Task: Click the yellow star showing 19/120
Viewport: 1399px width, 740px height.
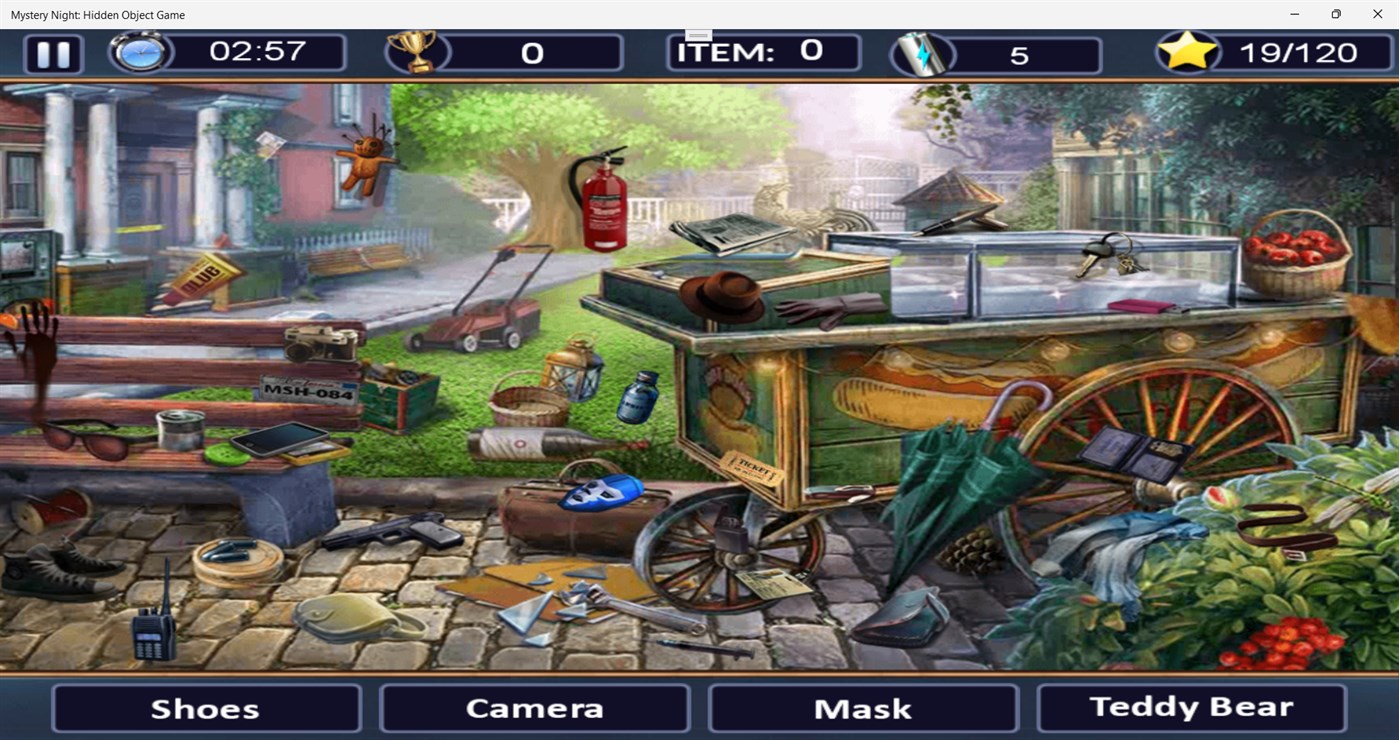Action: pyautogui.click(x=1188, y=50)
